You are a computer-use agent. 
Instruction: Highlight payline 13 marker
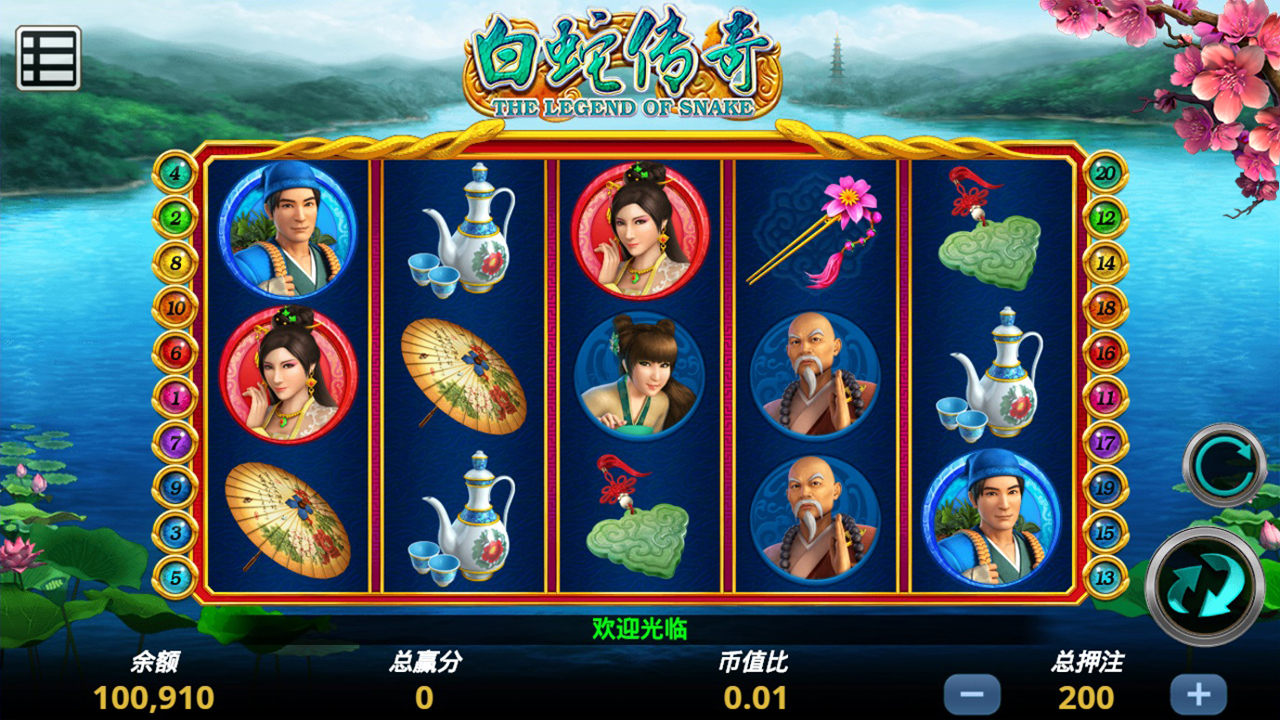click(1106, 578)
